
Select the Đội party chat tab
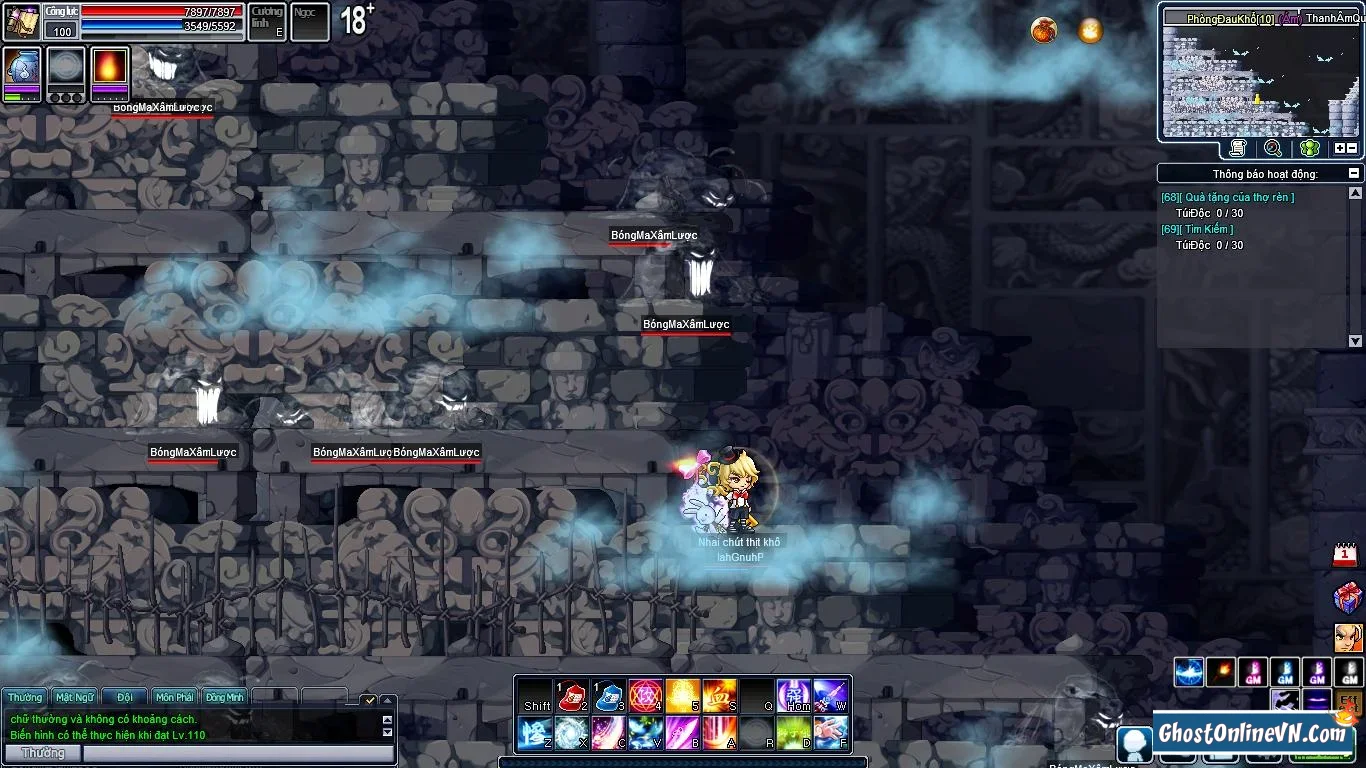click(125, 697)
